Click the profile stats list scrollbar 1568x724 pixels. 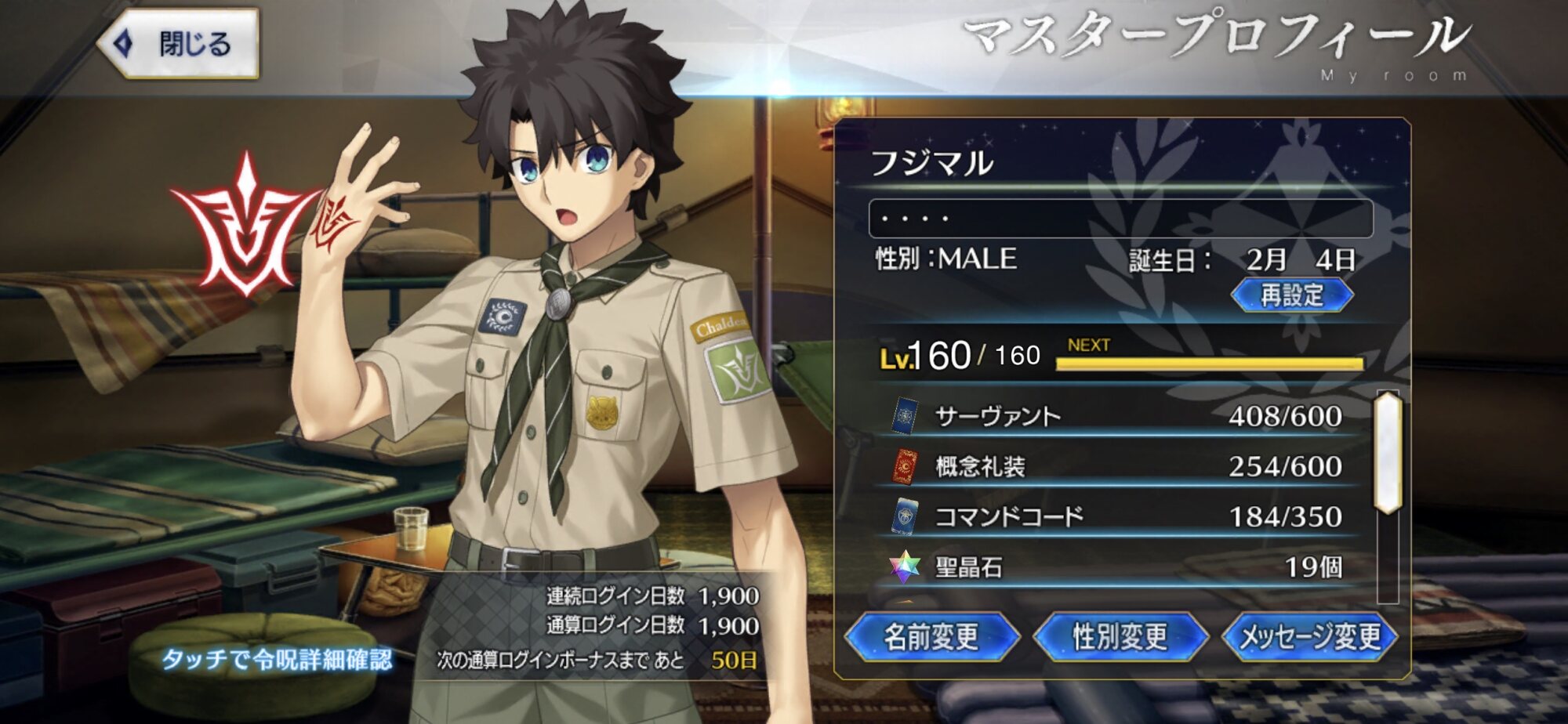pyautogui.click(x=1388, y=454)
